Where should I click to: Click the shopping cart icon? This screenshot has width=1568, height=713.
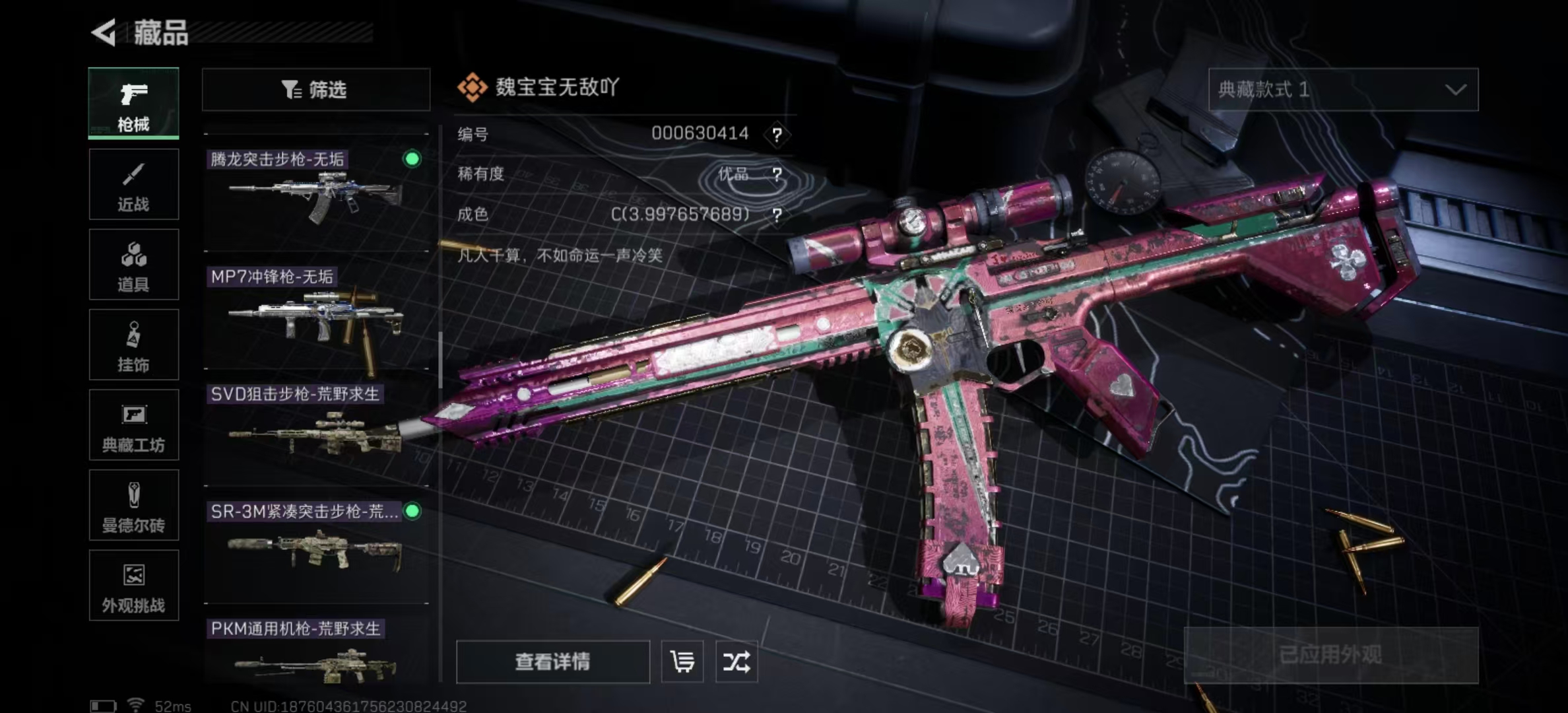[684, 662]
